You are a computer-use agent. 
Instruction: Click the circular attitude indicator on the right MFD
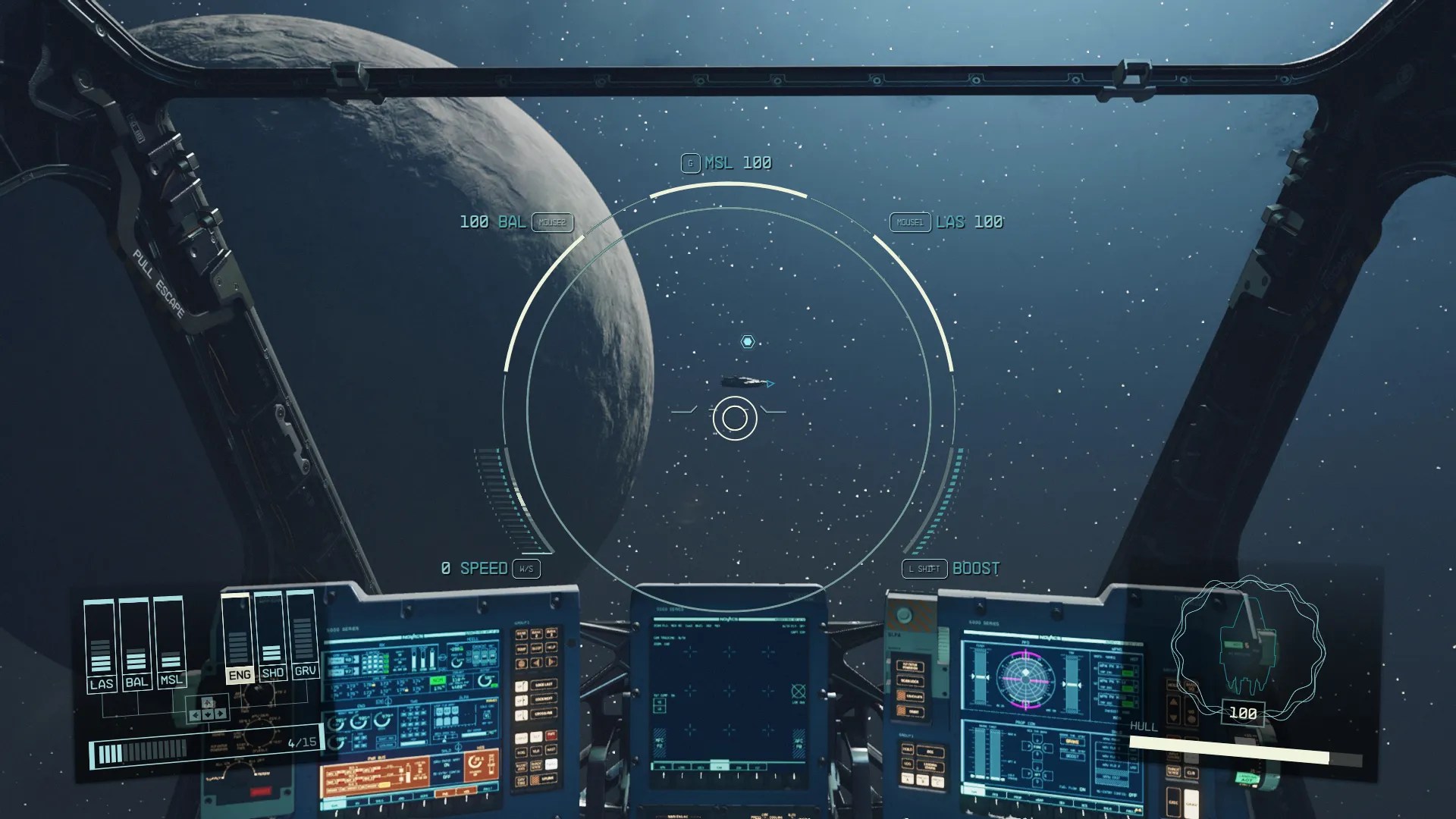pos(1026,680)
